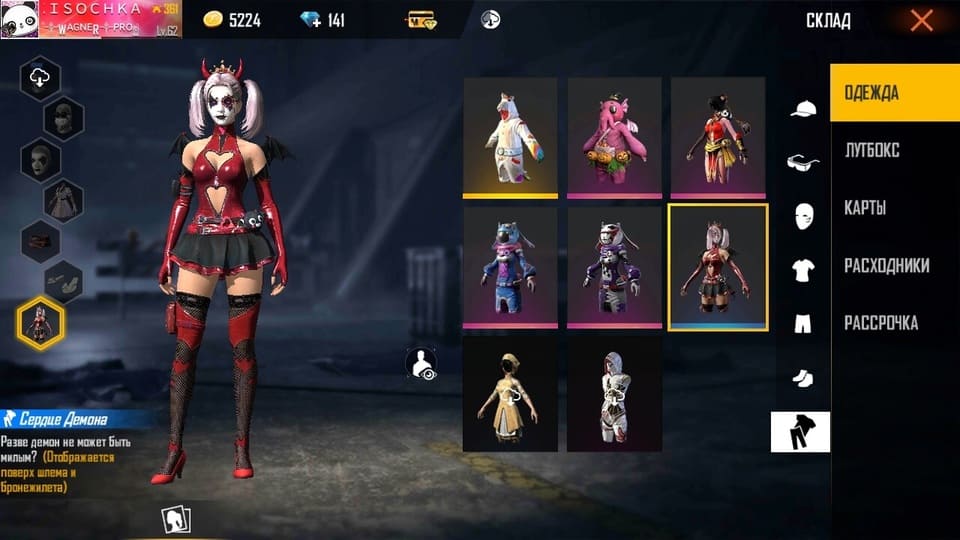Click the cloud download hexagon icon
This screenshot has width=960, height=540.
pyautogui.click(x=40, y=79)
